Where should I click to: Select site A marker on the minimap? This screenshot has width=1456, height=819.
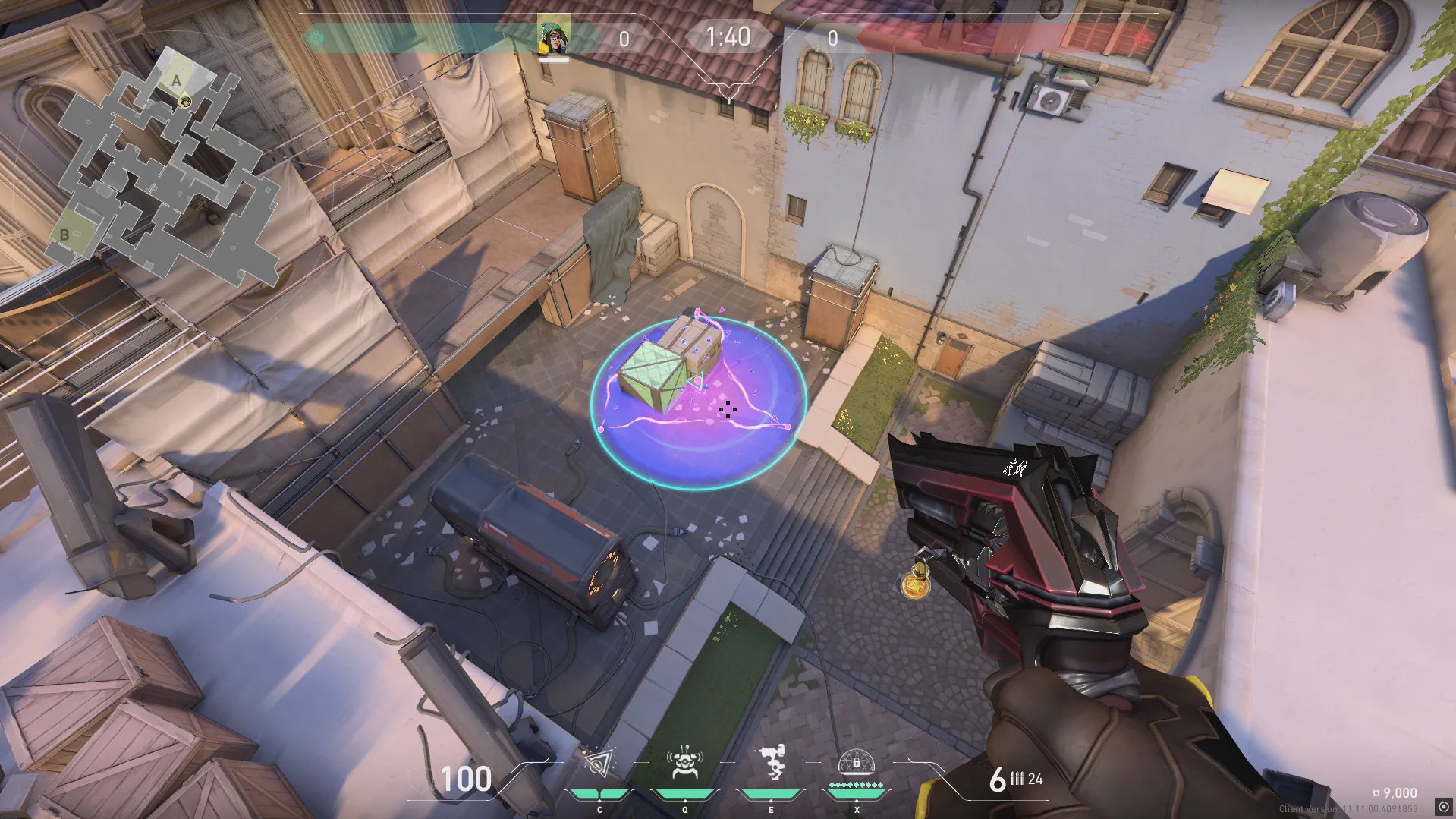click(x=177, y=80)
